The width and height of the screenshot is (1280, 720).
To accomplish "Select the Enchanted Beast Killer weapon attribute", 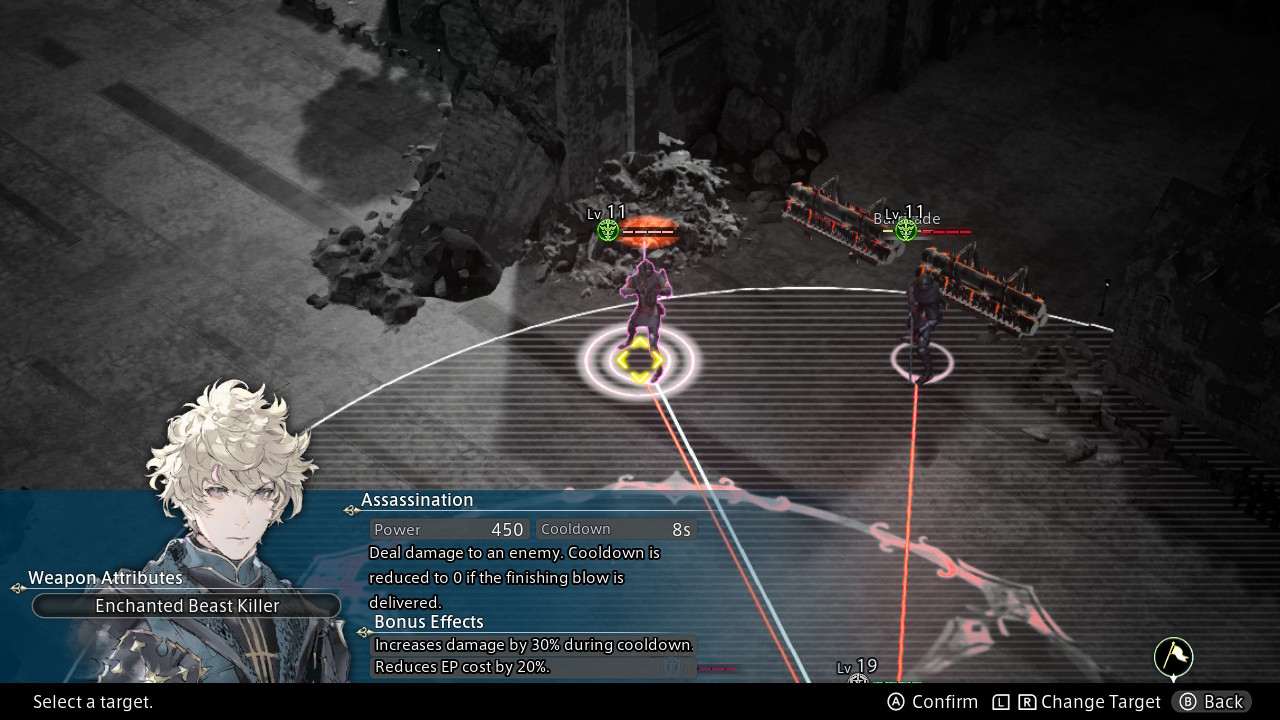I will pyautogui.click(x=187, y=606).
